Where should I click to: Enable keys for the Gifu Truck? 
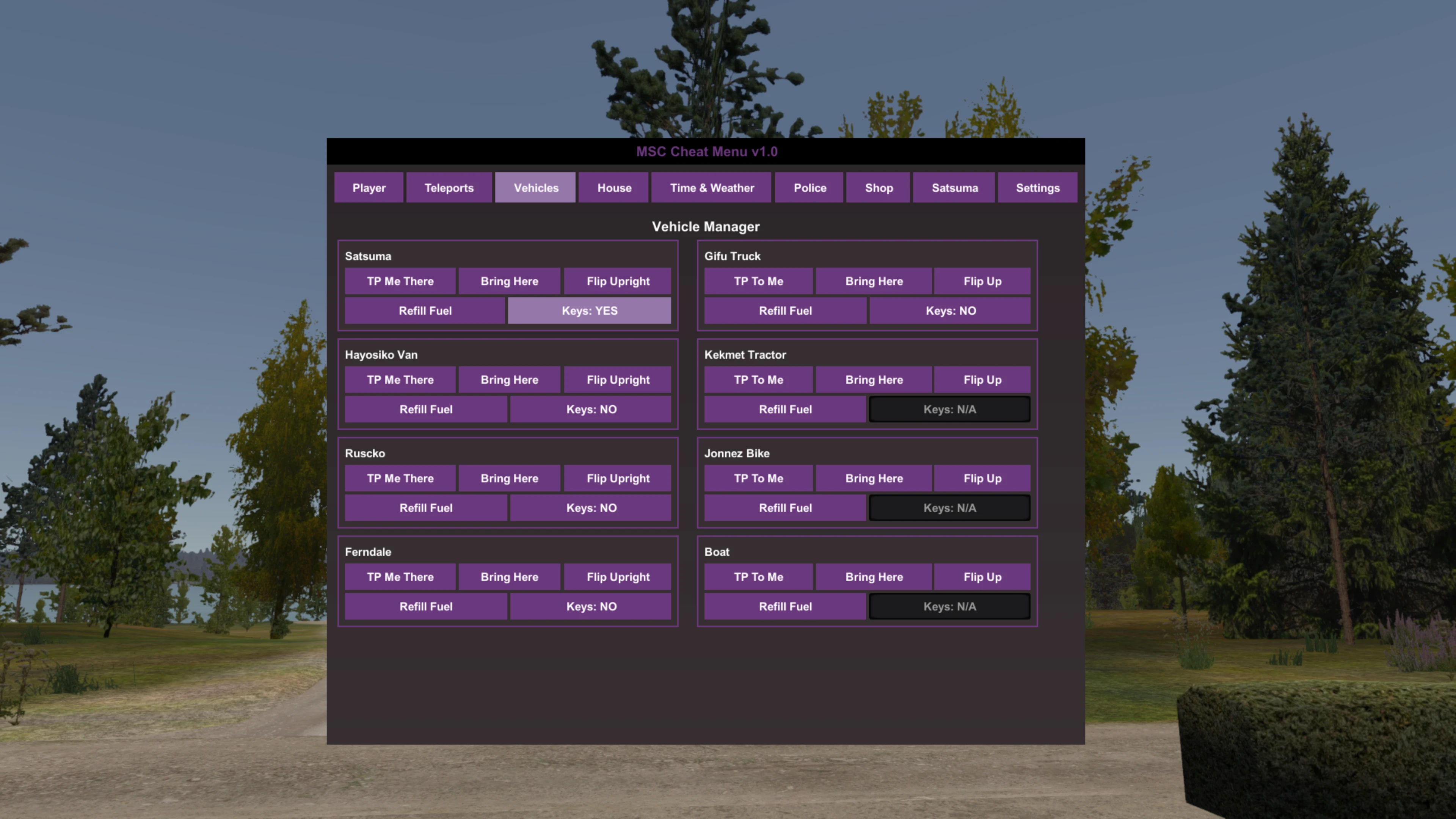tap(949, 310)
